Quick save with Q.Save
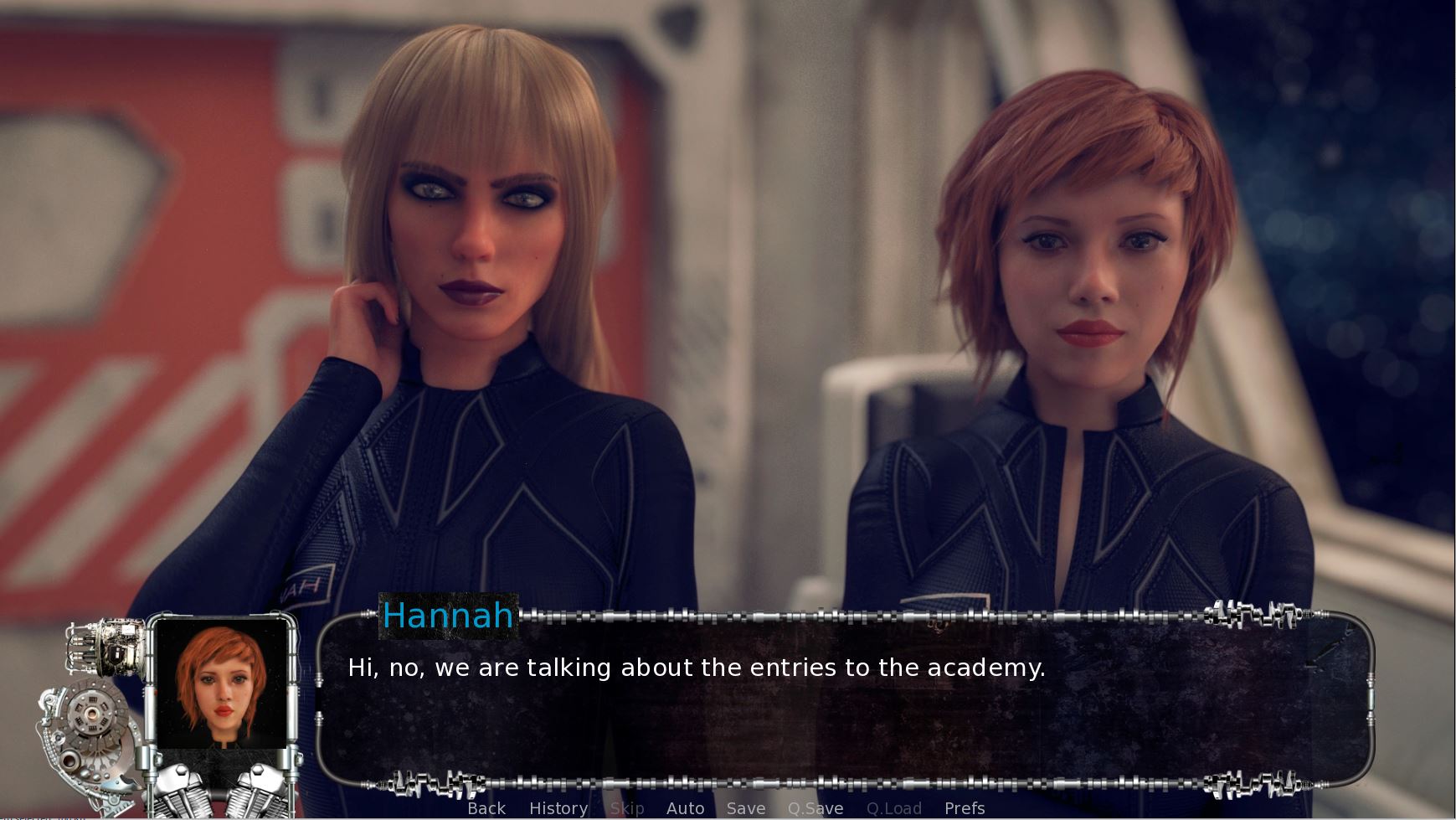This screenshot has width=1456, height=820. [815, 808]
